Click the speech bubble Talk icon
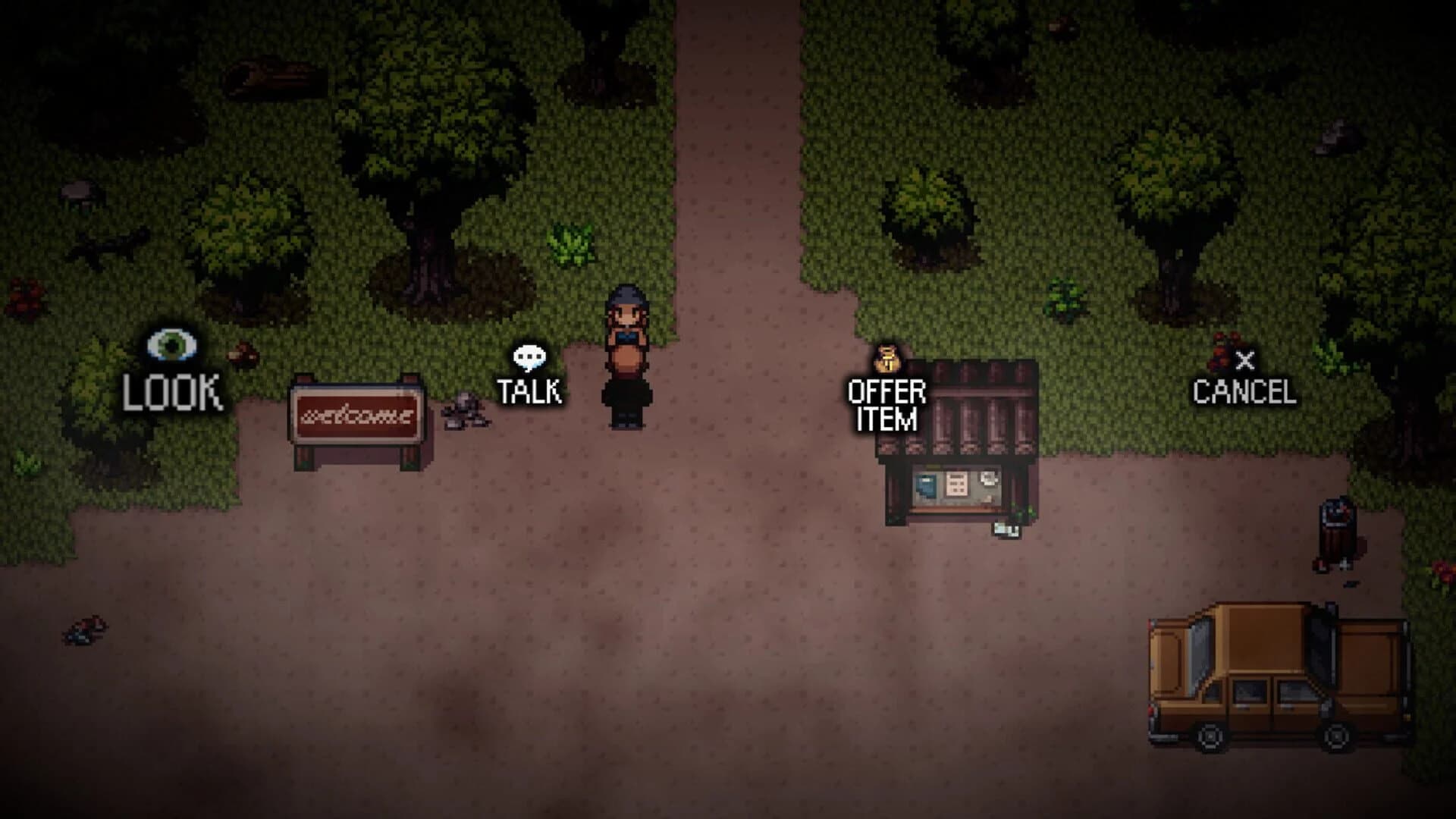Screen dimensions: 1456x819 [531, 355]
